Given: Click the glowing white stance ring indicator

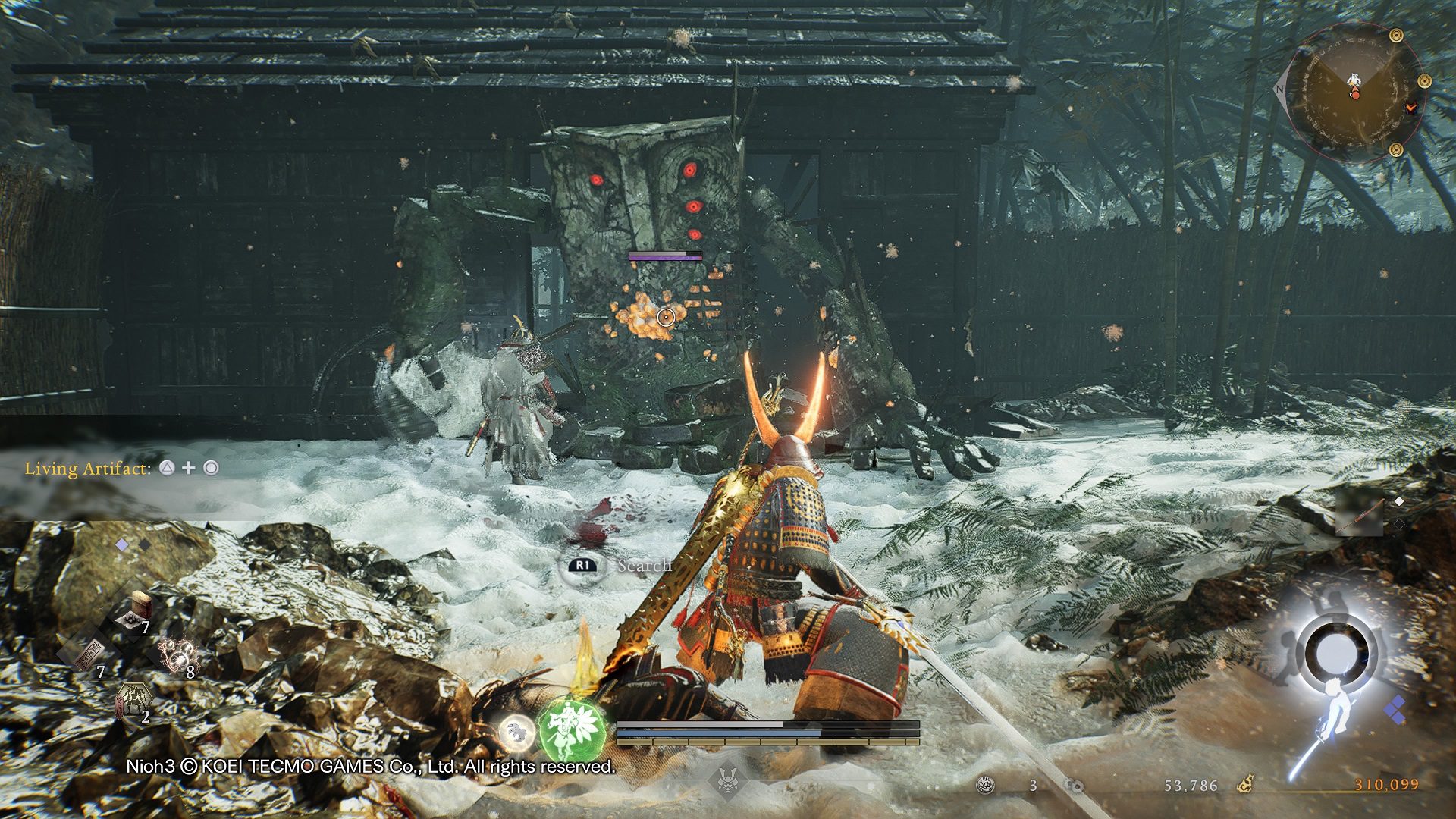Looking at the screenshot, I should click(x=1335, y=651).
